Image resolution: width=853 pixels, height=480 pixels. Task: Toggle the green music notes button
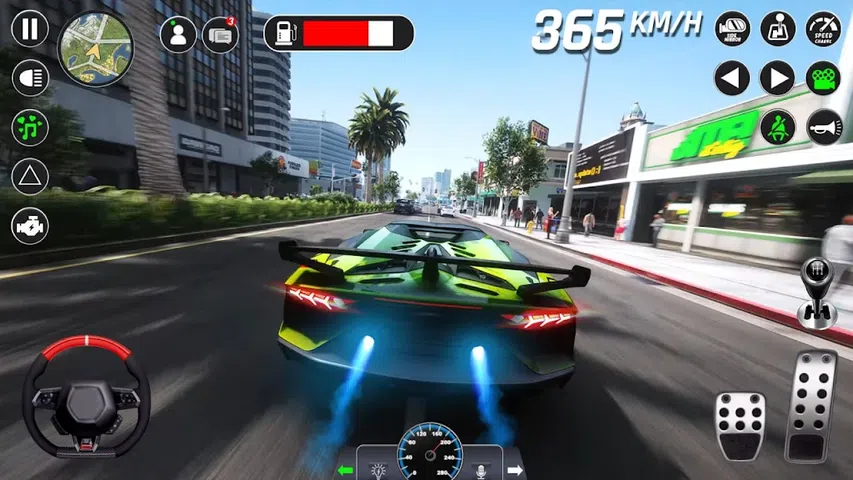coord(30,127)
